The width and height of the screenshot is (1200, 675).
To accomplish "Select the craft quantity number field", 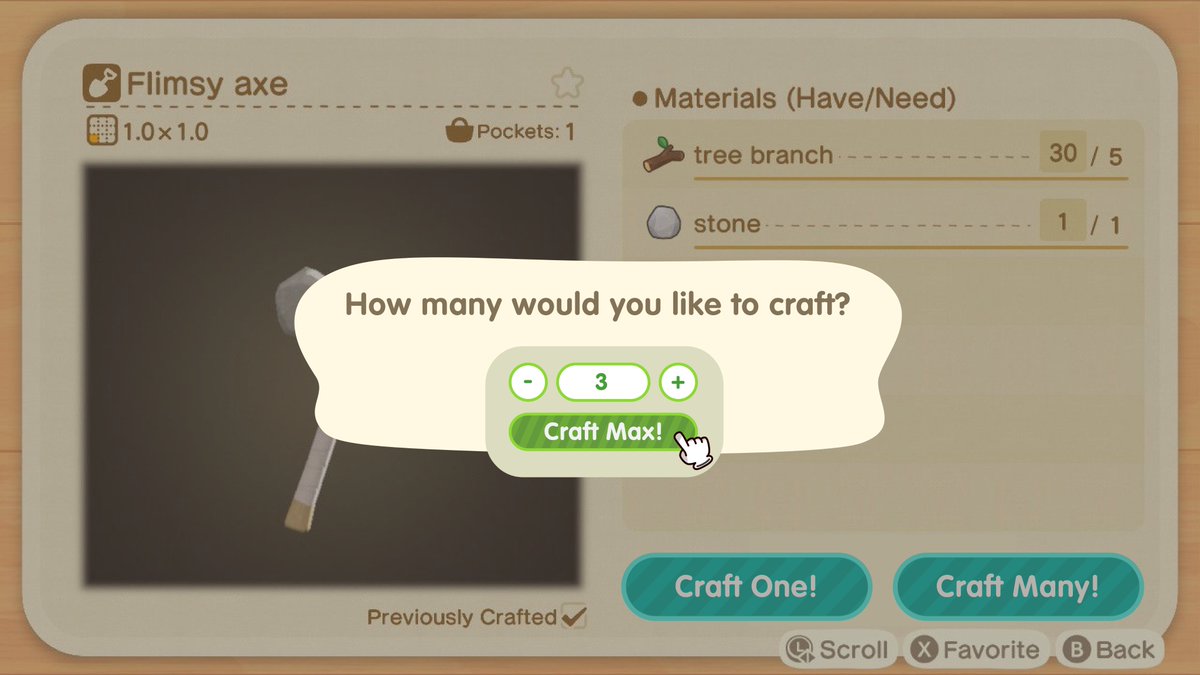I will pos(602,382).
